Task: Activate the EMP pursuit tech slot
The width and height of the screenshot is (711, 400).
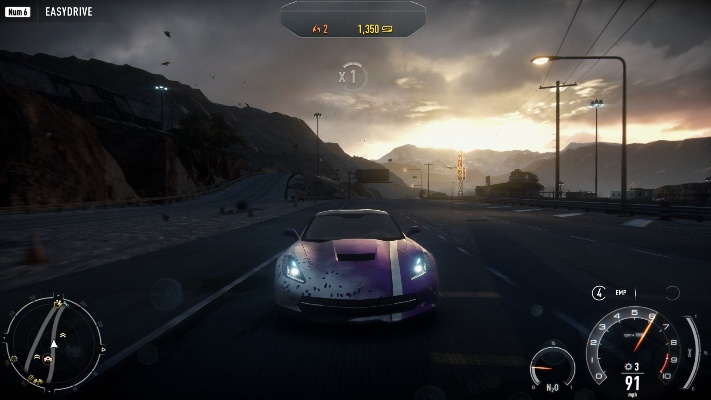Action: (599, 293)
